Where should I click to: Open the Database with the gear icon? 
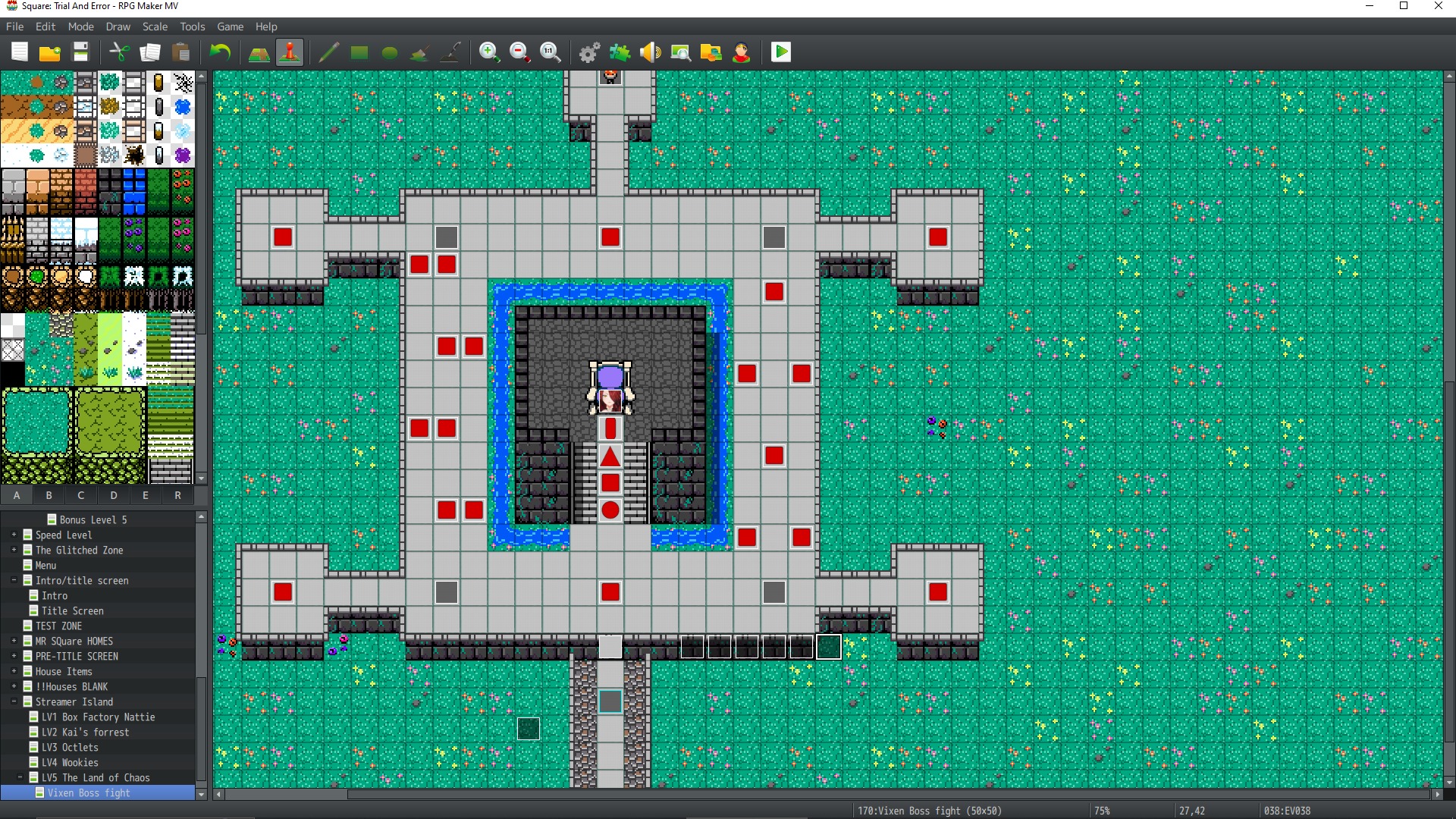589,52
